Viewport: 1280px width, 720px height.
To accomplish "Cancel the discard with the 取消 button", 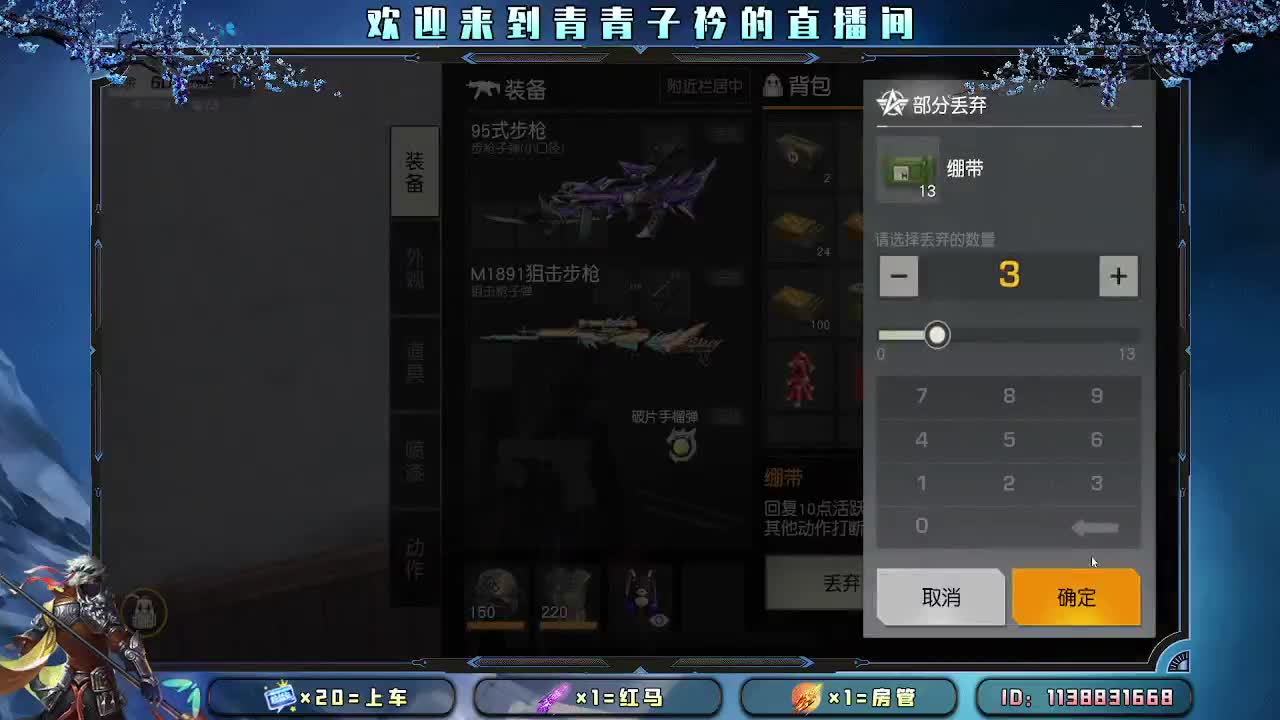I will (940, 597).
